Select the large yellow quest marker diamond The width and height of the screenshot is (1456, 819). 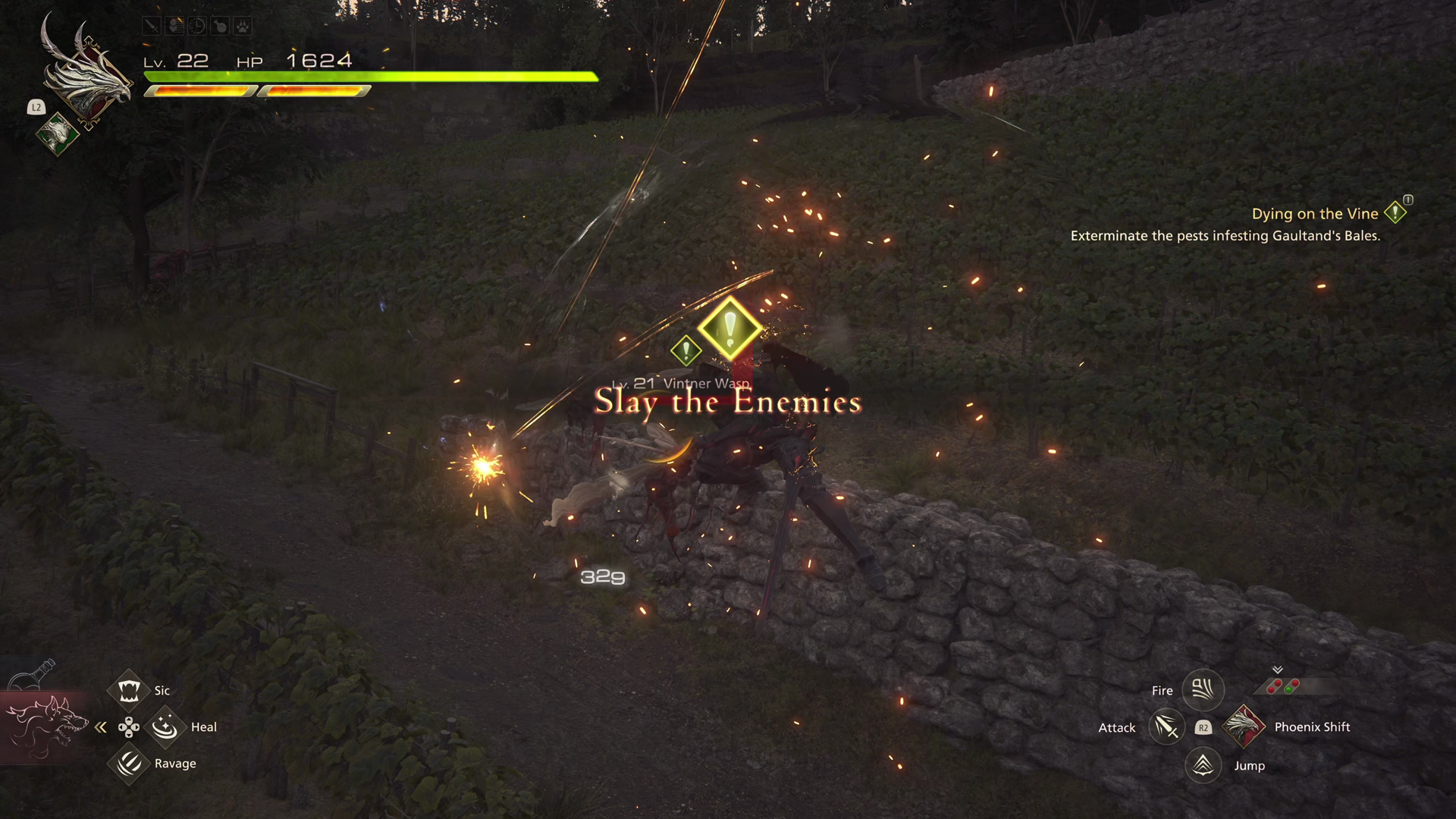point(730,328)
